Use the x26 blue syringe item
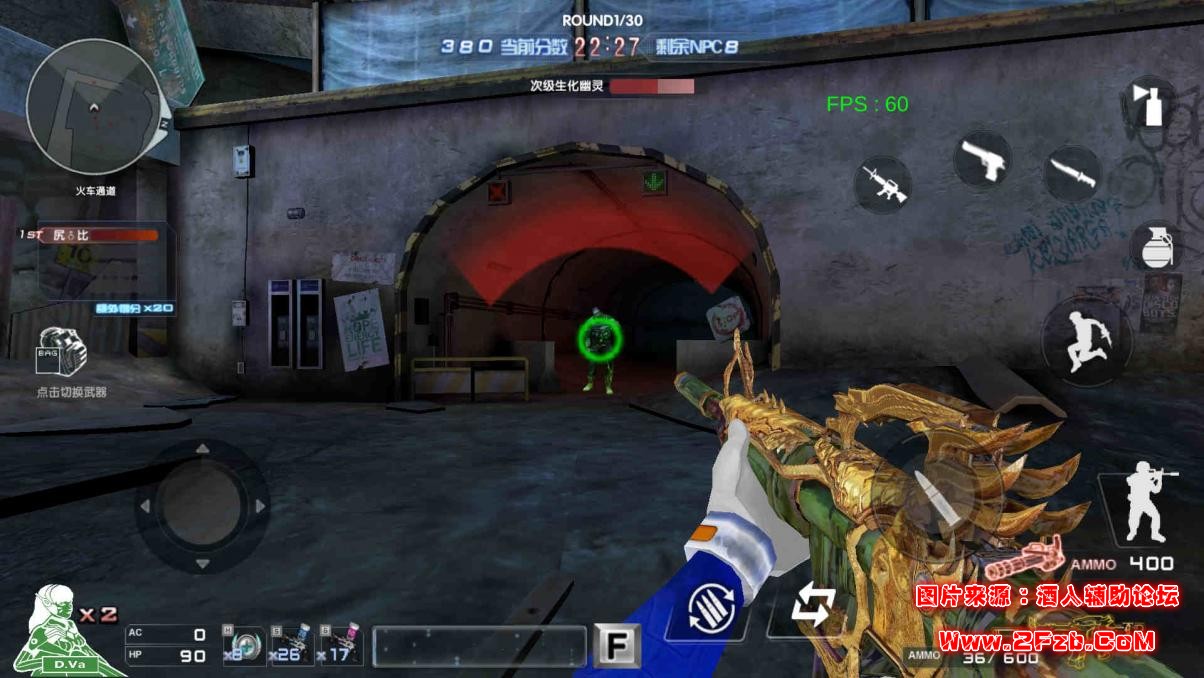1204x678 pixels. point(290,646)
